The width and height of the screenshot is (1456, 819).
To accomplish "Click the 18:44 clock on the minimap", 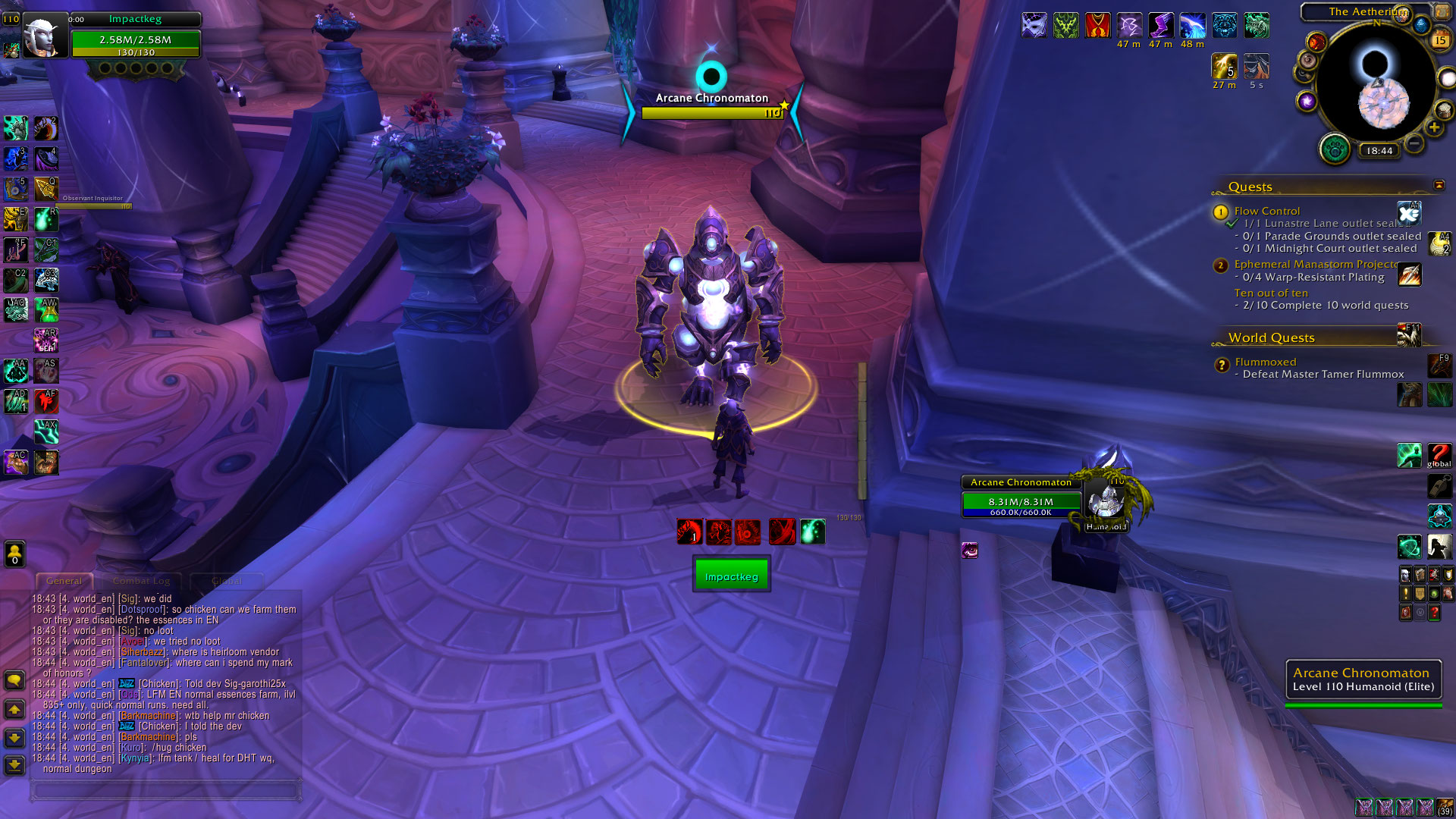I will pos(1379,151).
